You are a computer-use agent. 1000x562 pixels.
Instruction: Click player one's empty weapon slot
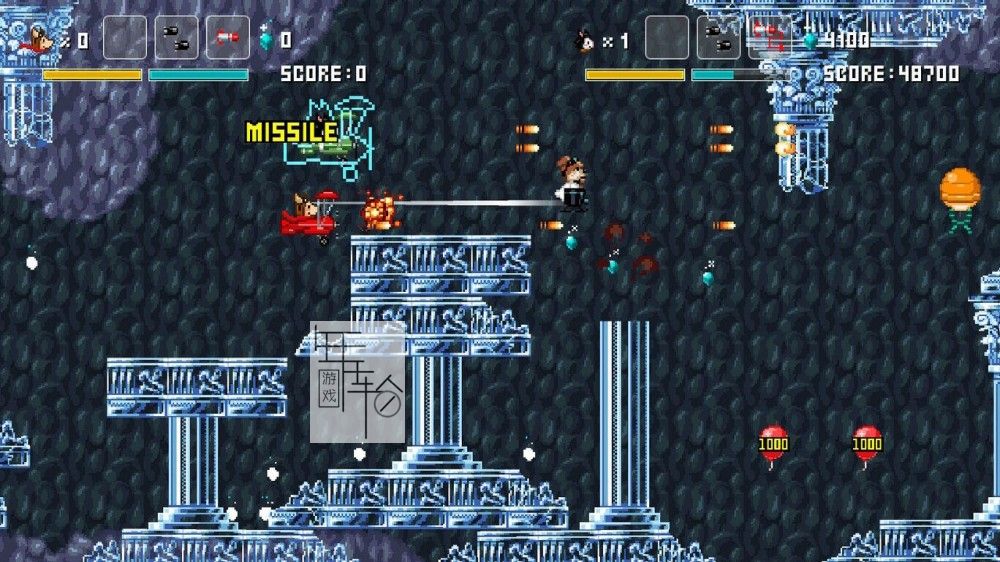[x=125, y=38]
